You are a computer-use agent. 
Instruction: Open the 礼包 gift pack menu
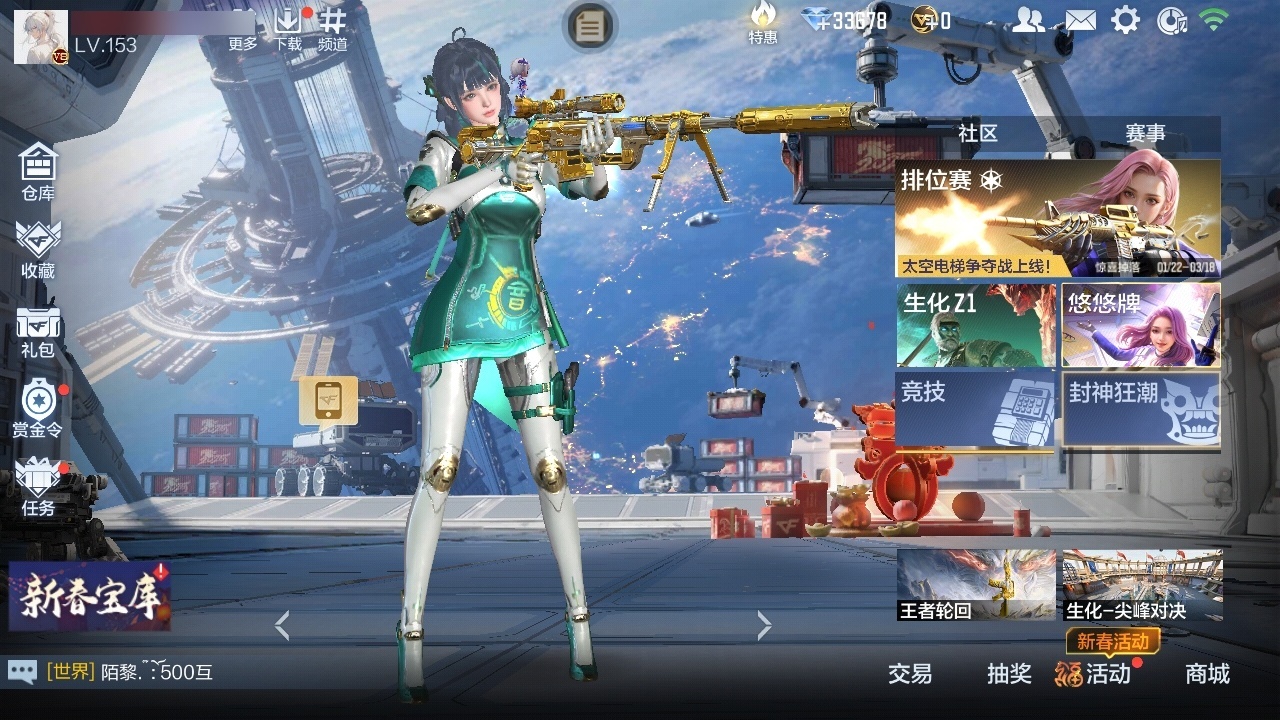point(38,330)
